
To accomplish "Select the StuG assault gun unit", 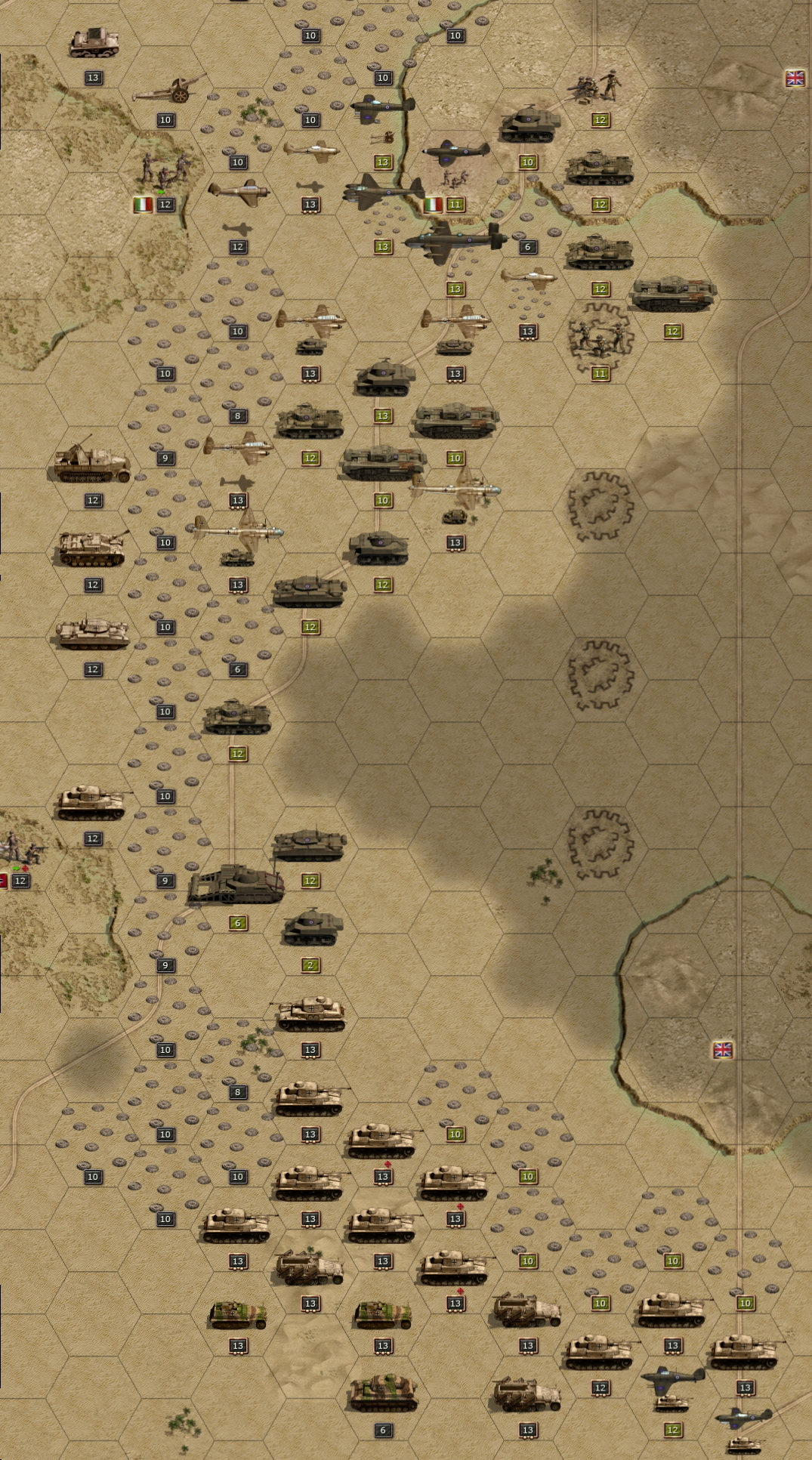I will point(91,548).
